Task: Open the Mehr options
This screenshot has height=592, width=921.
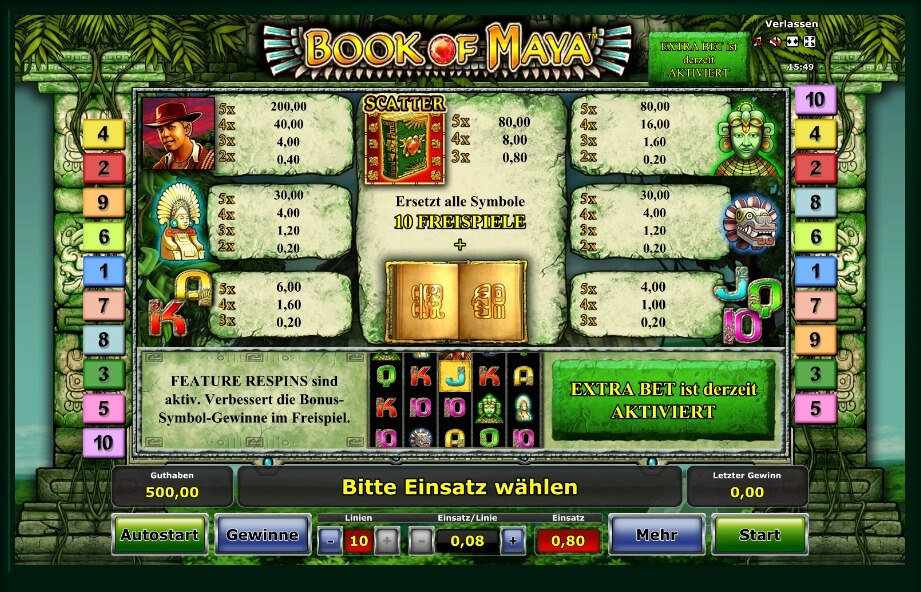Action: tap(656, 535)
